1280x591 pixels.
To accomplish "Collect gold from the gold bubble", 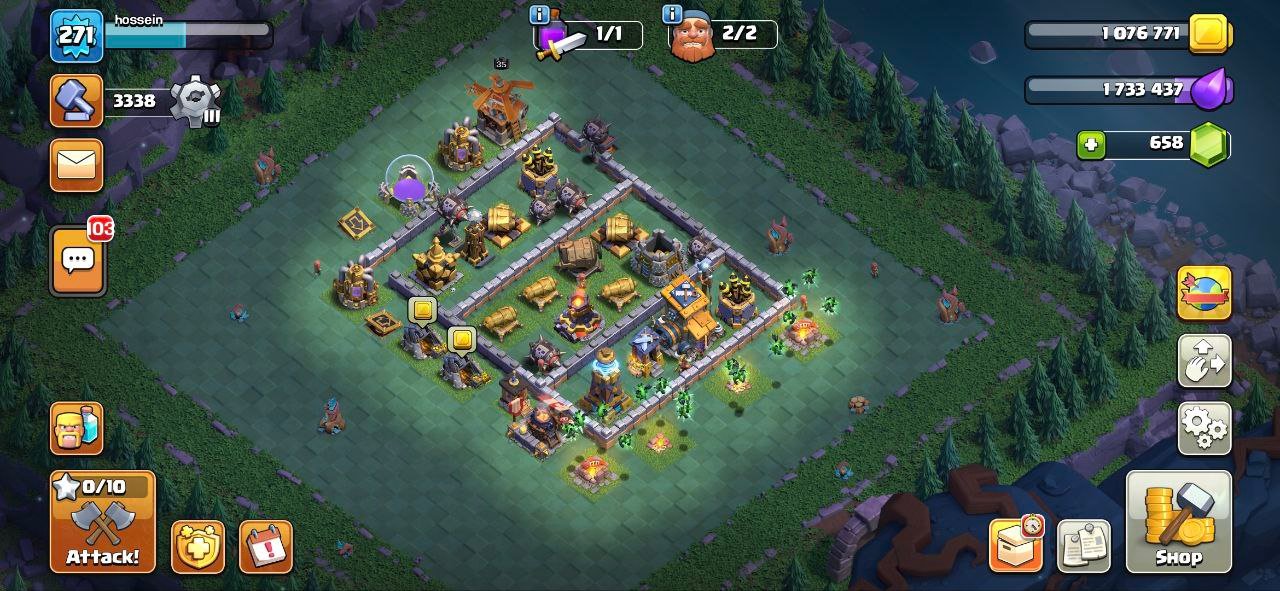I will click(422, 311).
